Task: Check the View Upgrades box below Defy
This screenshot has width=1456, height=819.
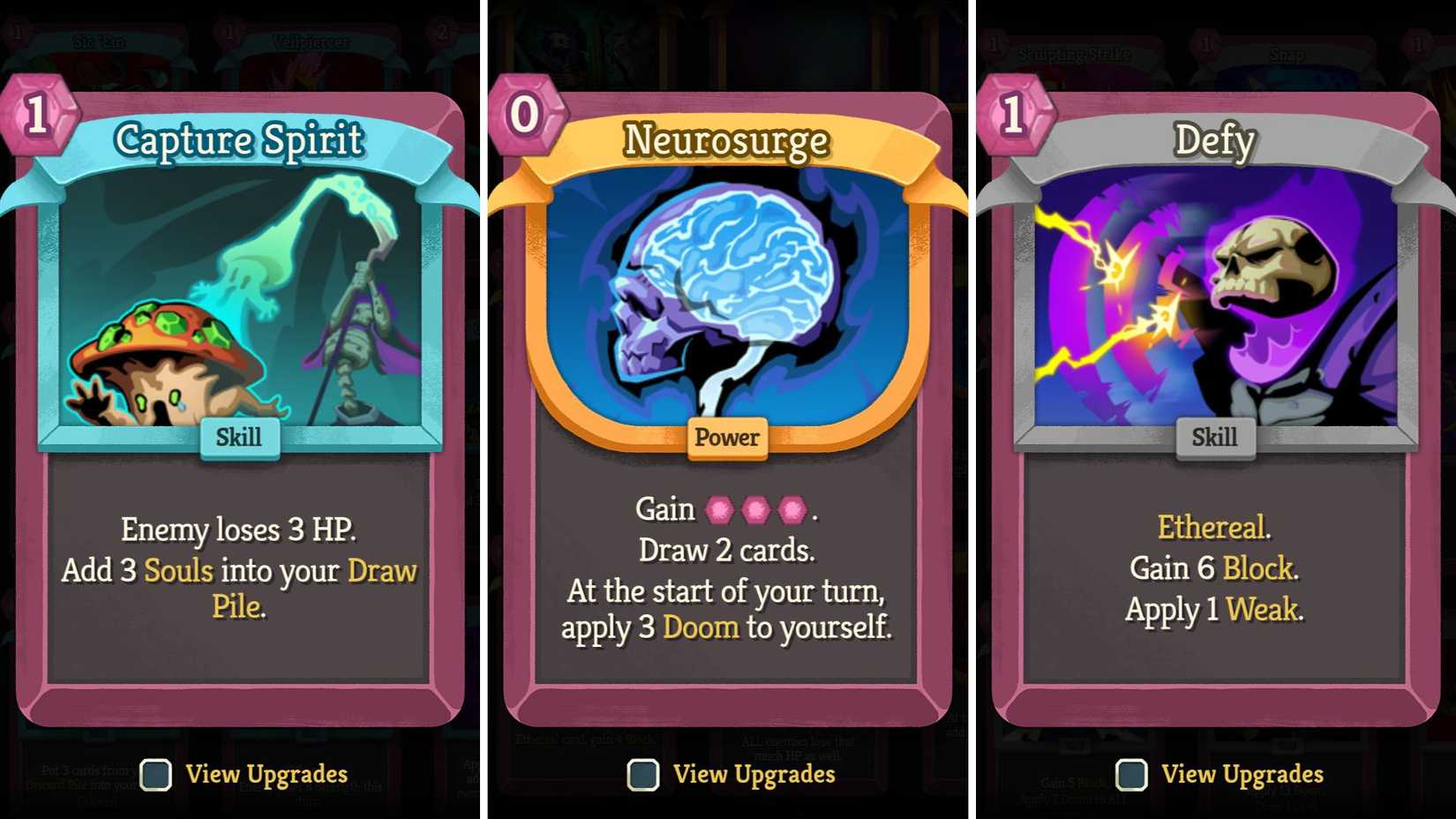Action: pos(1130,775)
